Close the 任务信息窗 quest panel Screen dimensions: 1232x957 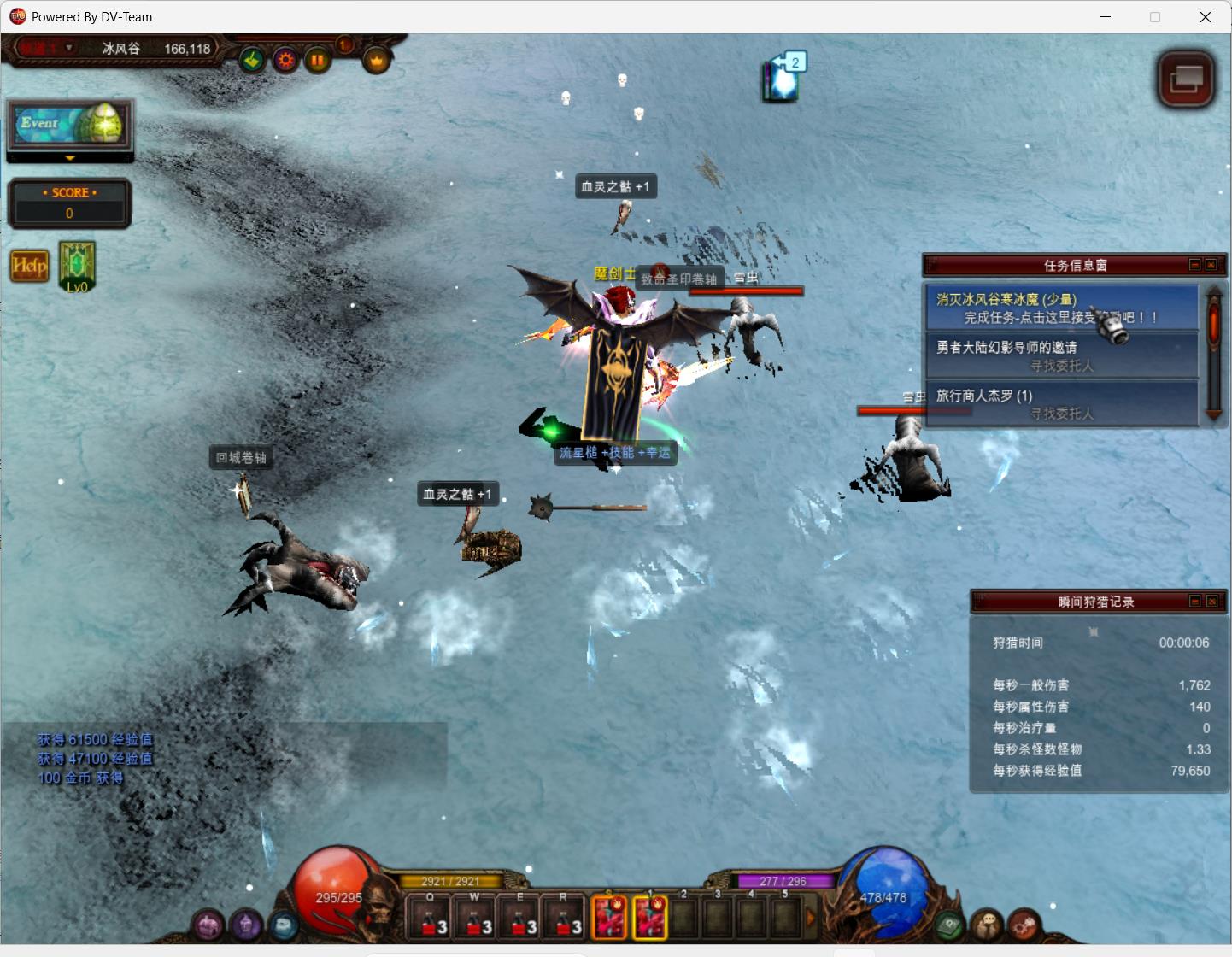tap(1211, 265)
